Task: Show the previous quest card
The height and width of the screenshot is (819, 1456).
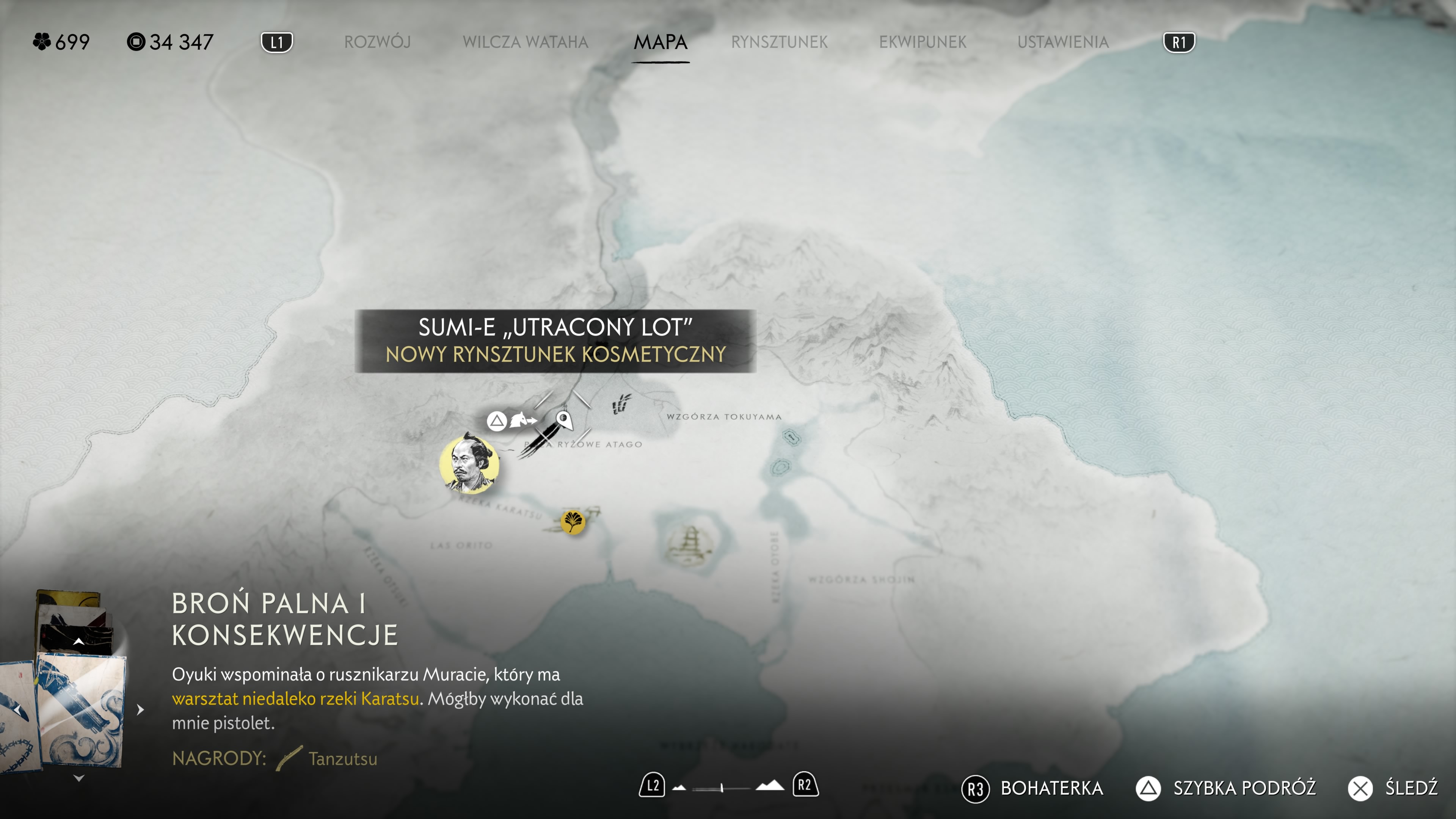Action: point(18,709)
